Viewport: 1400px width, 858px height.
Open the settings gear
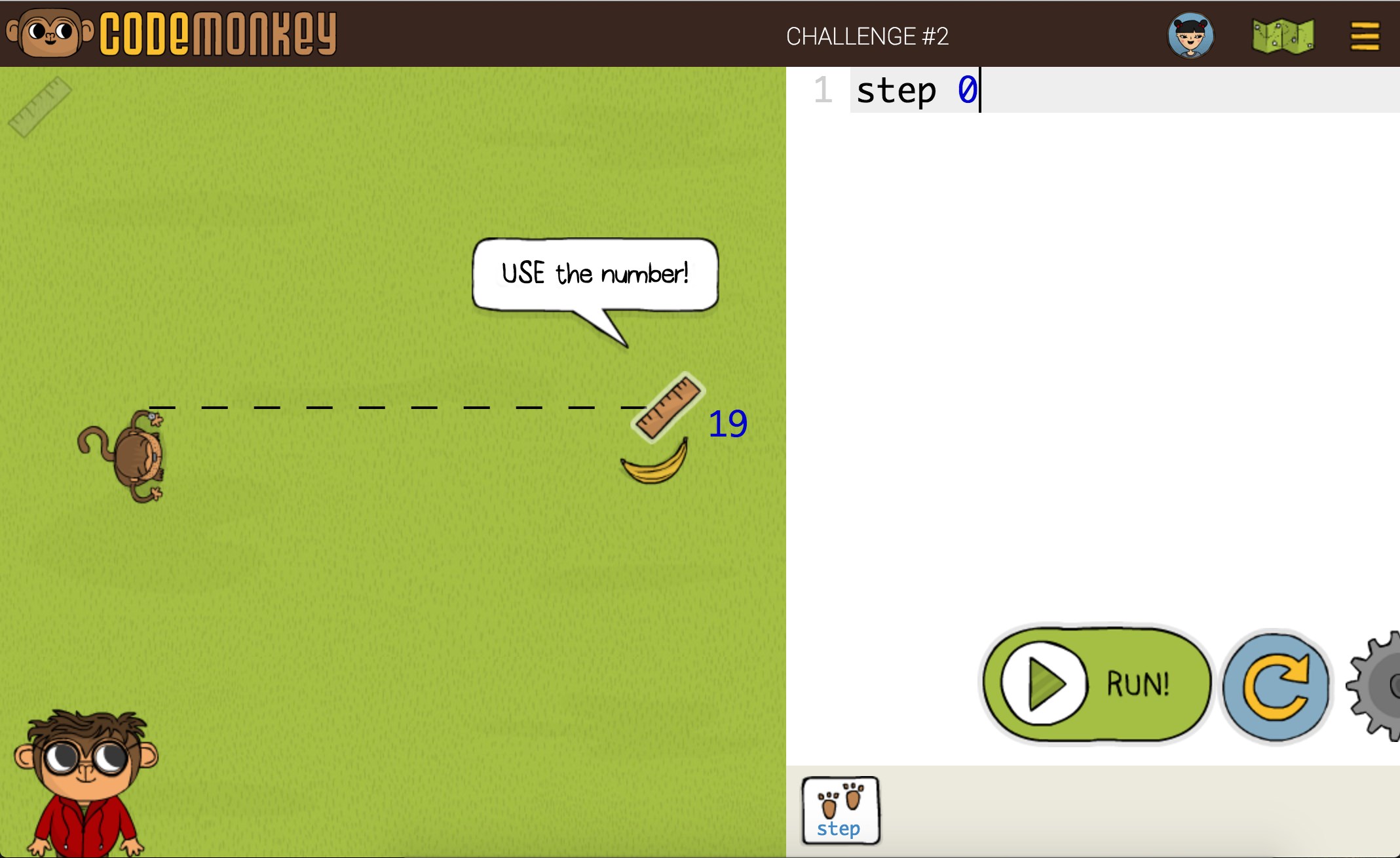1379,684
